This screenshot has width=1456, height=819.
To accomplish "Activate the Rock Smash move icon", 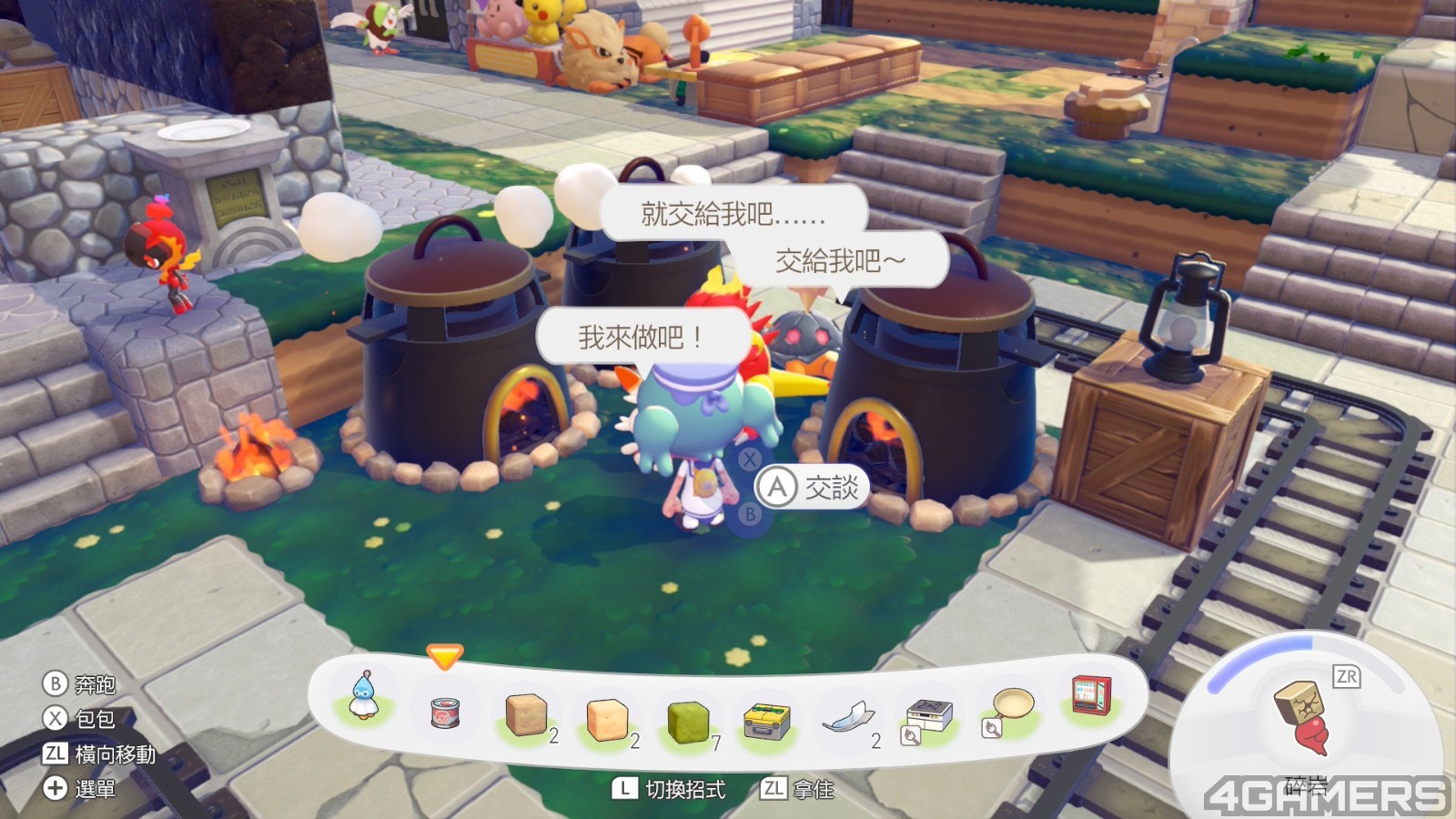I will coord(1303,716).
